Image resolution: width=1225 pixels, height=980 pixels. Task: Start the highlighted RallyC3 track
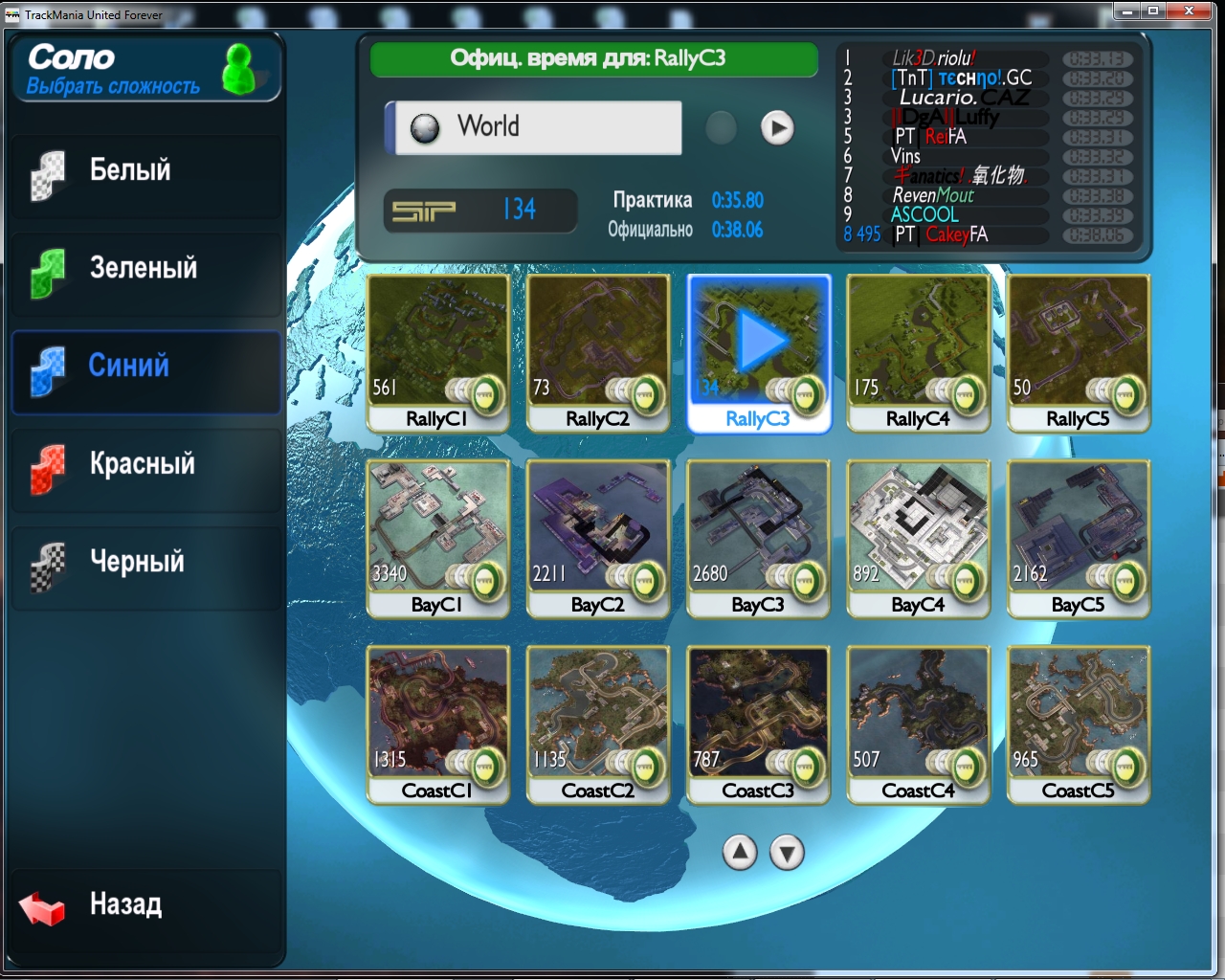point(758,352)
